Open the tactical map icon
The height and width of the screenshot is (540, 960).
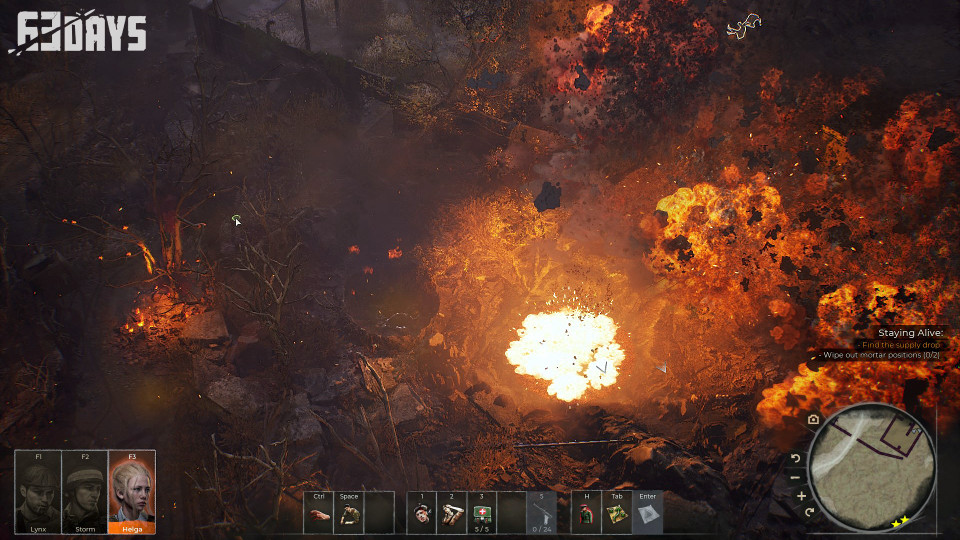(x=617, y=515)
